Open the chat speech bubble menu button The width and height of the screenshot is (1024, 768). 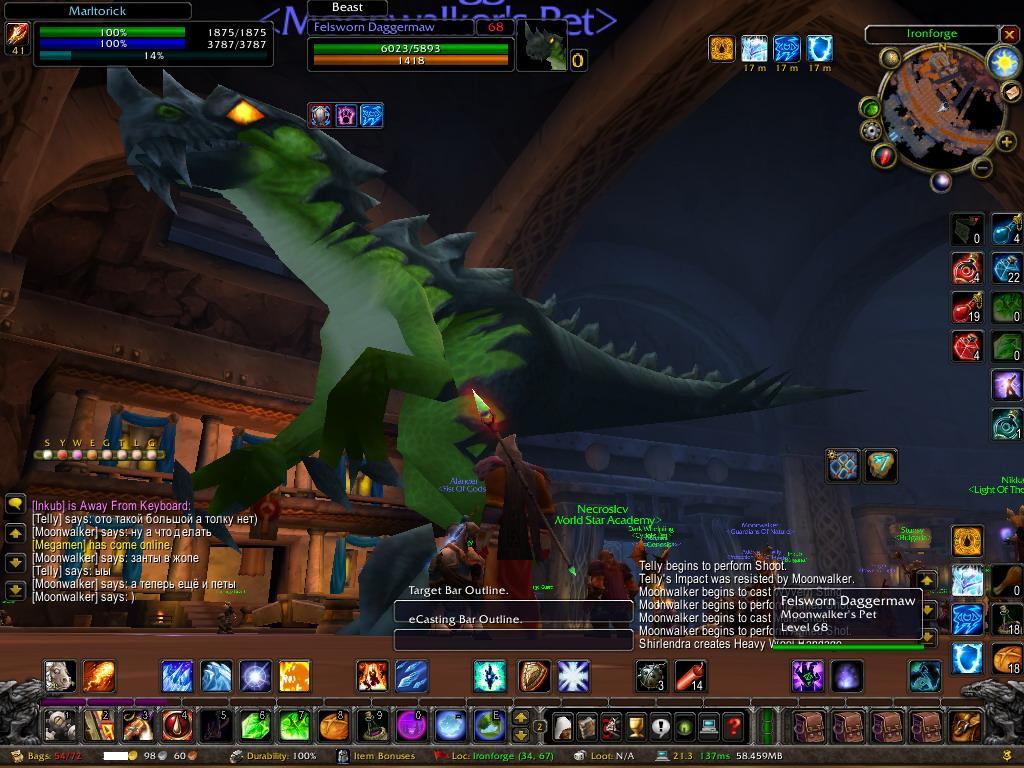[15, 505]
